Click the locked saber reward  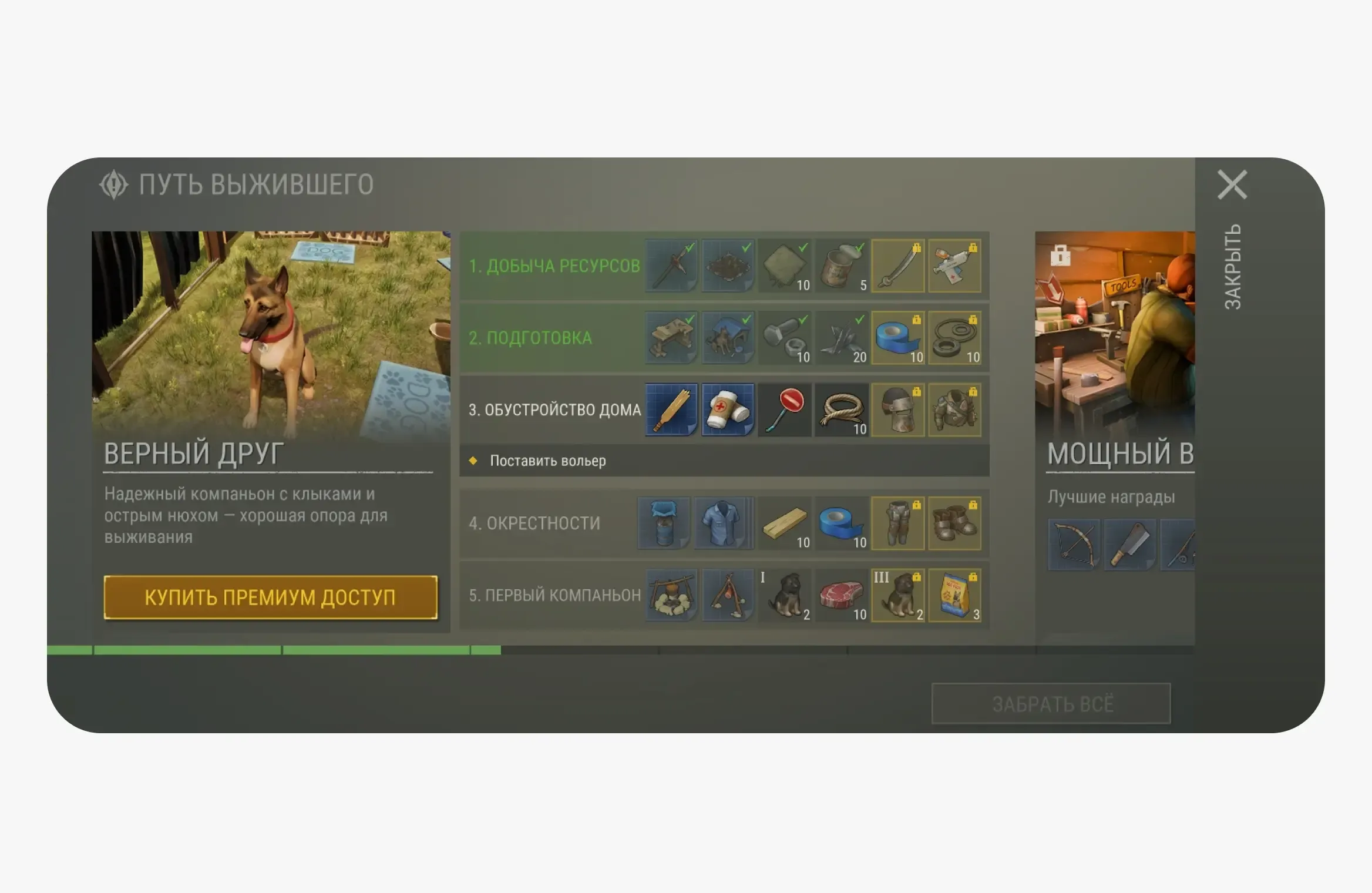[x=898, y=266]
